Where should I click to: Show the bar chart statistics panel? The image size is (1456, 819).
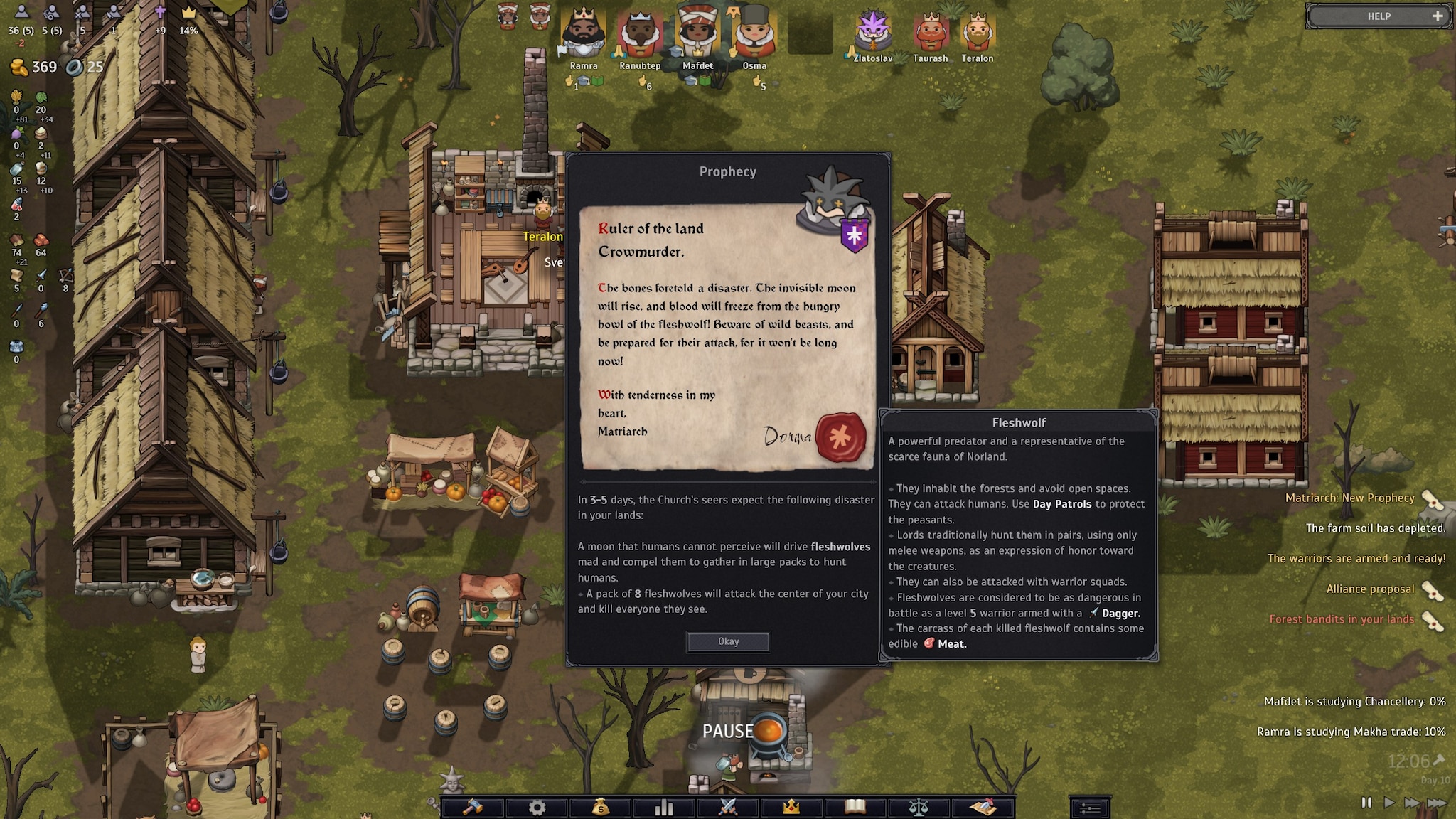tap(664, 807)
